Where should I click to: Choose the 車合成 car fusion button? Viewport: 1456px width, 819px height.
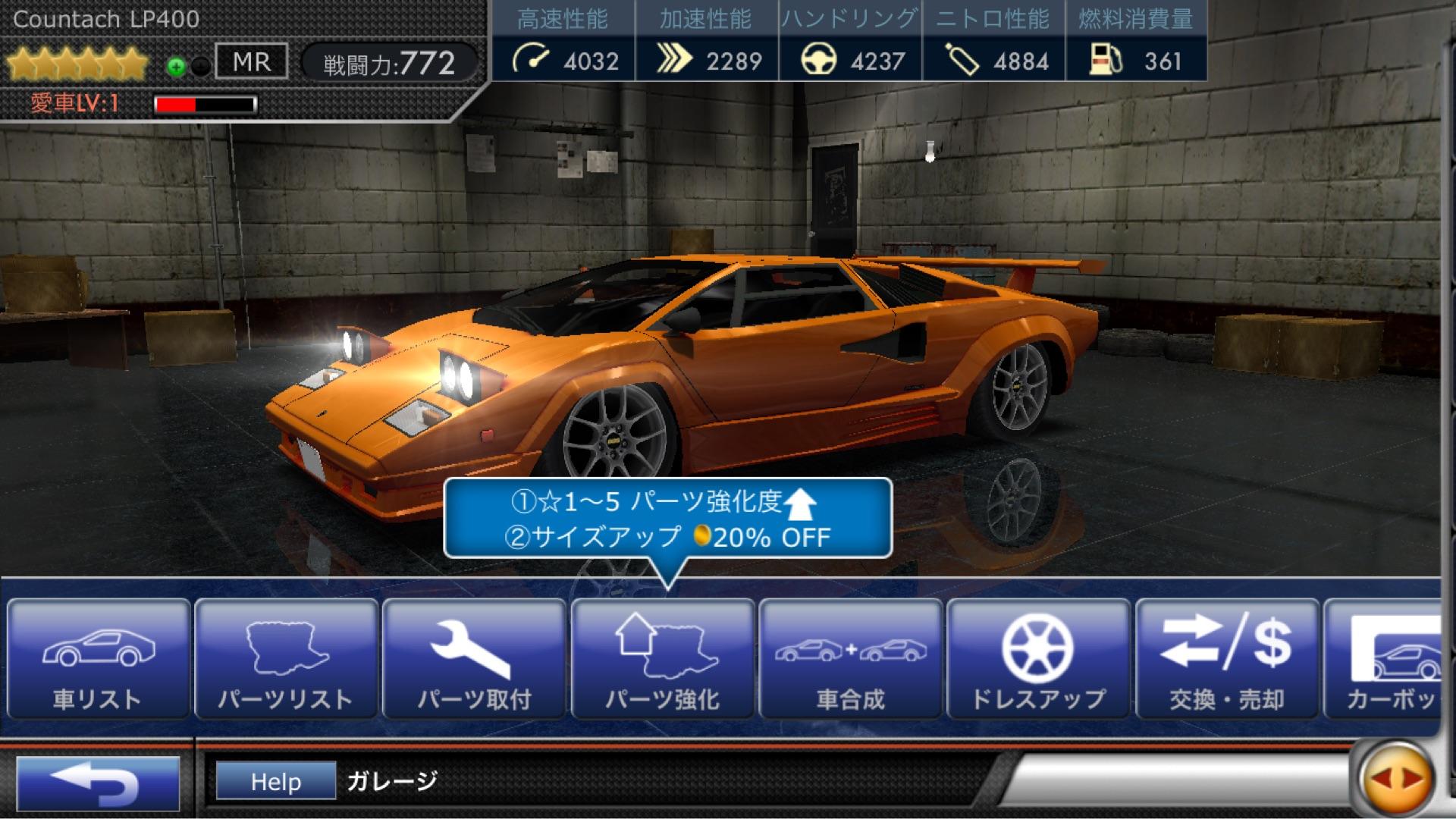[x=850, y=658]
